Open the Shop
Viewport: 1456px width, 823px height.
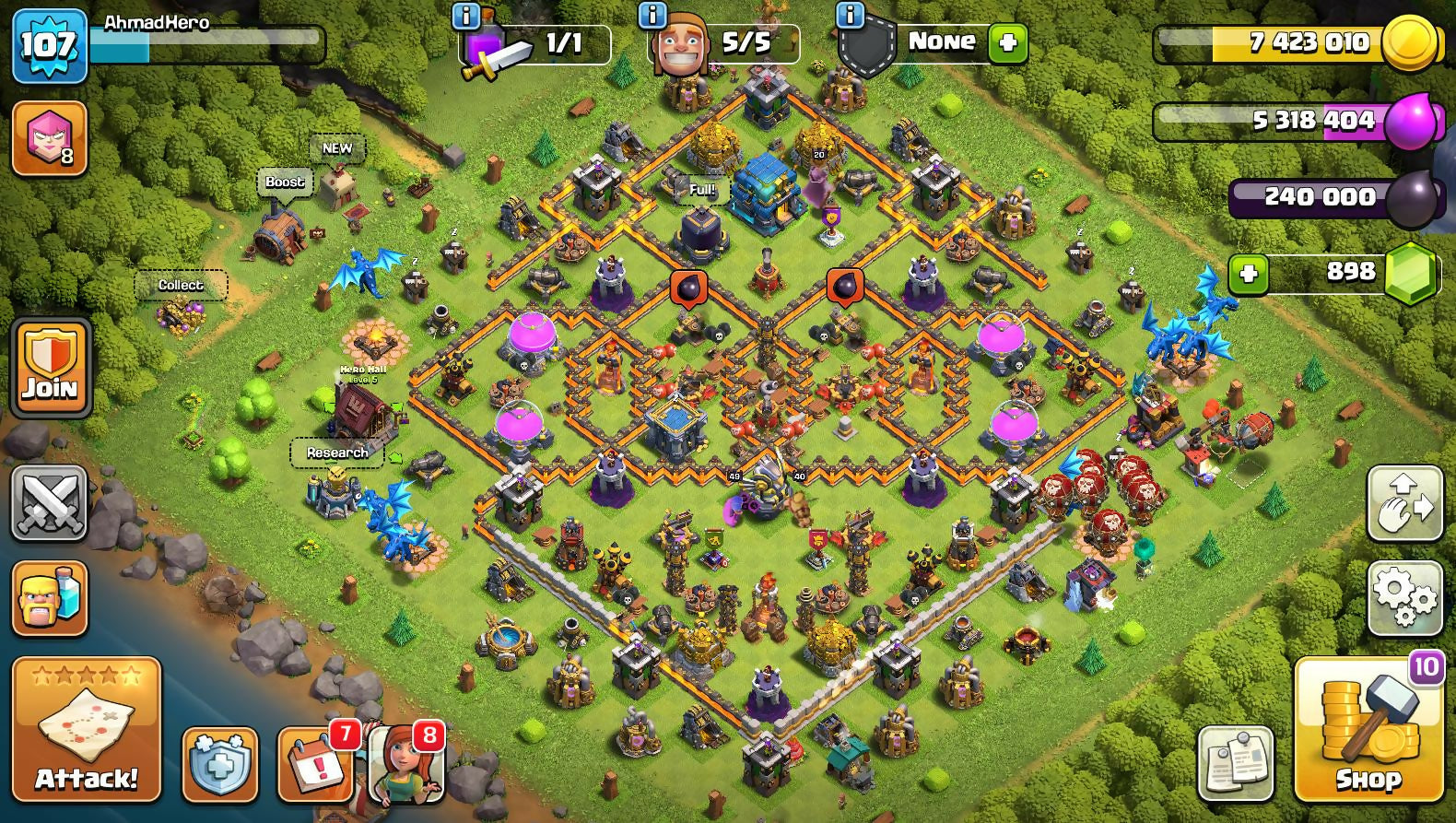tap(1368, 729)
